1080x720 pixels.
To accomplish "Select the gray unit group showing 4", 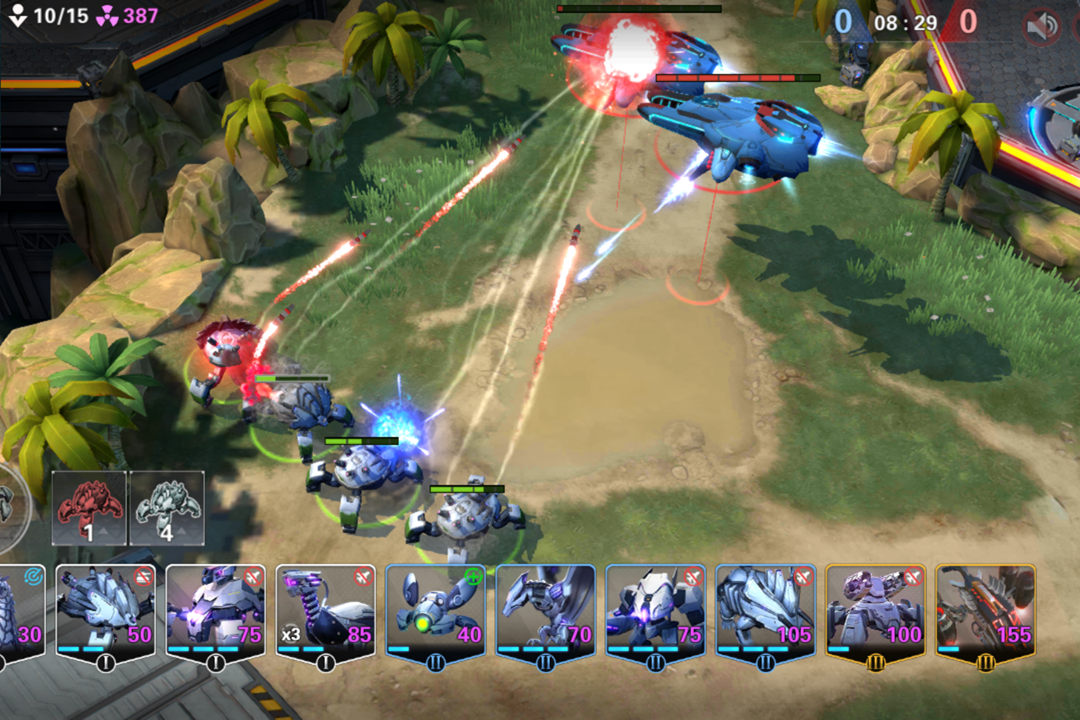I will click(167, 508).
